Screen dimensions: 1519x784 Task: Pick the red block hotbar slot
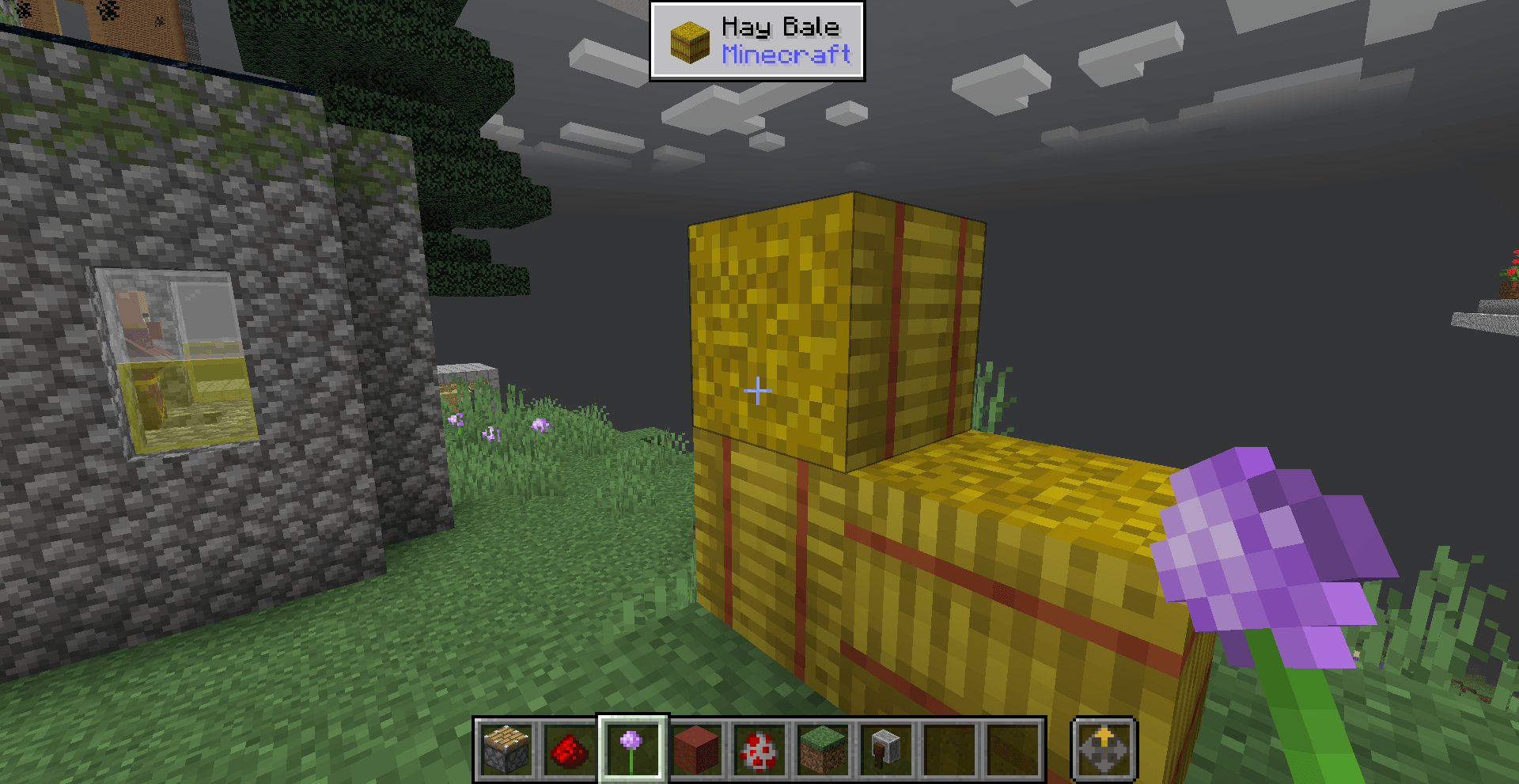click(695, 749)
